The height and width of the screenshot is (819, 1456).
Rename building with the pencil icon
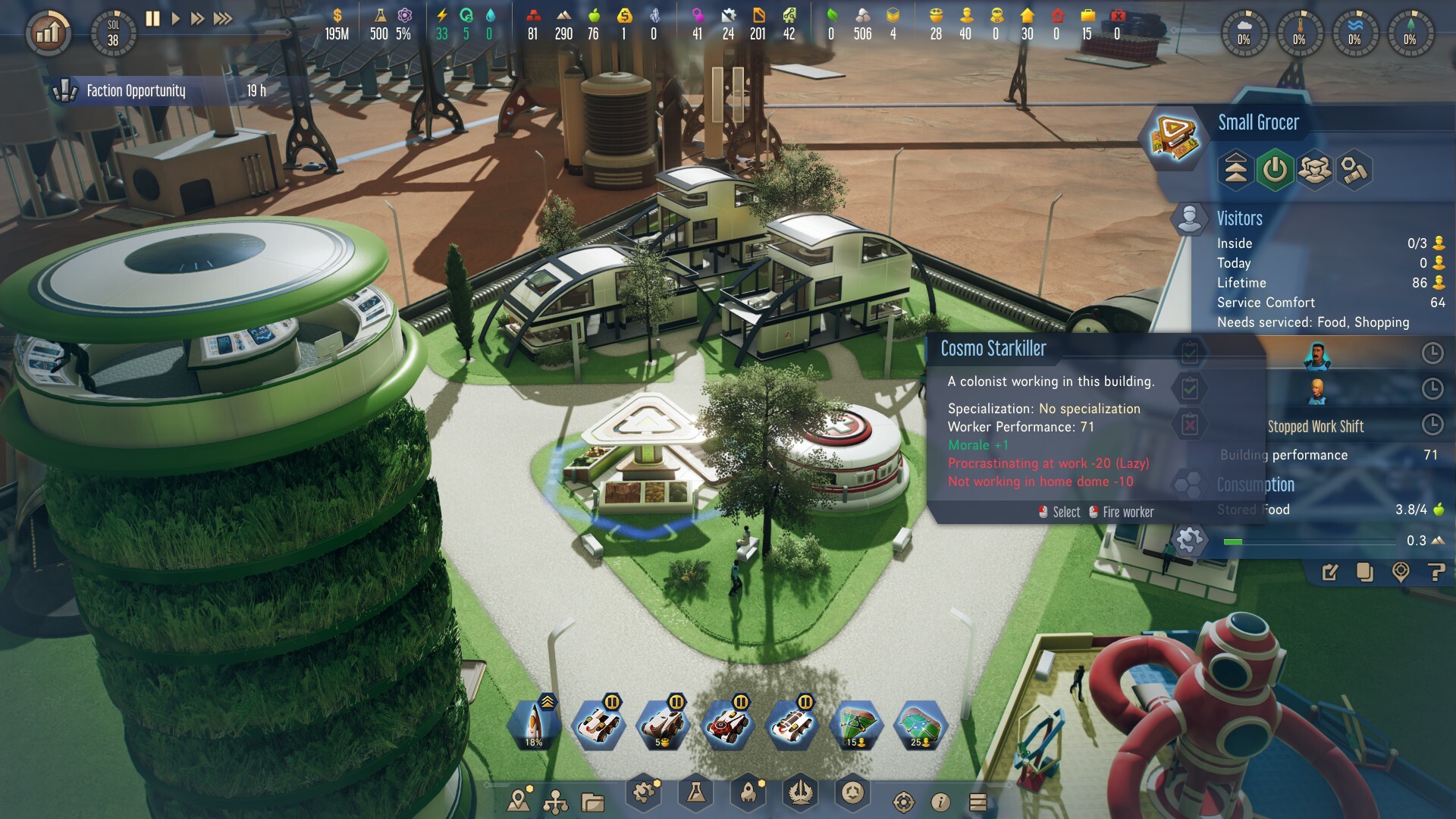coord(1330,573)
